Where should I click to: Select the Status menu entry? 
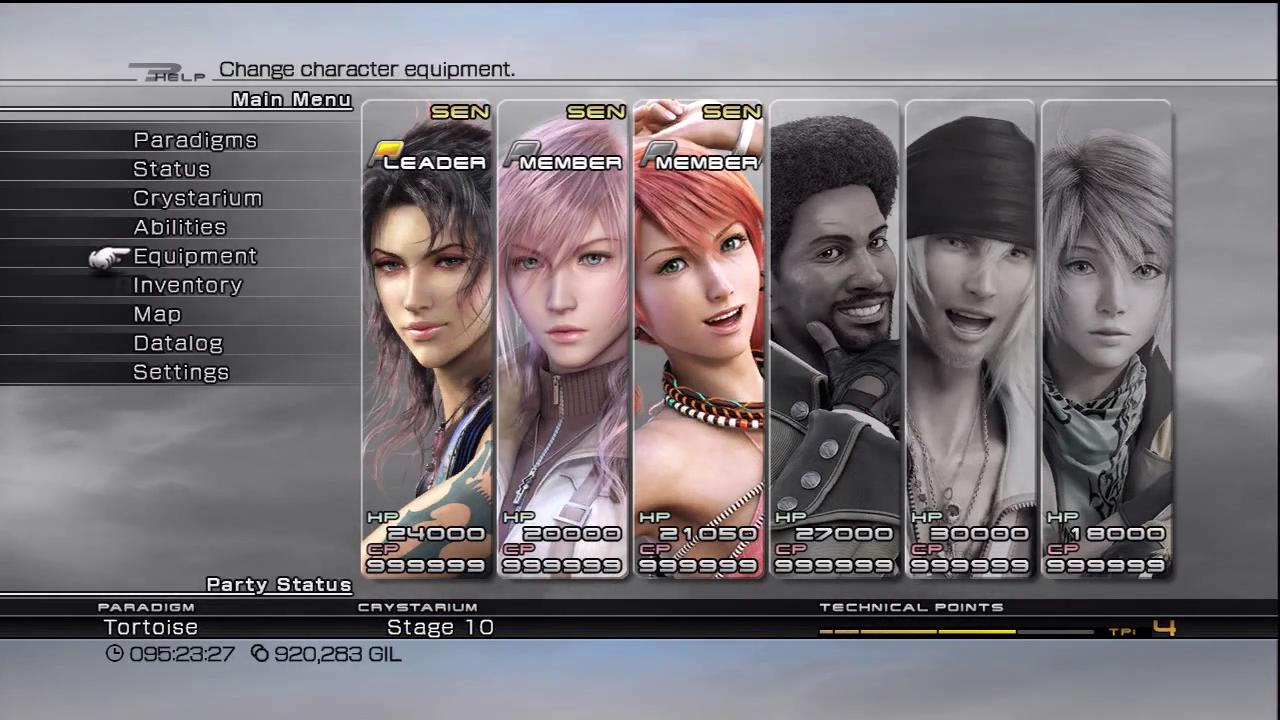pyautogui.click(x=172, y=169)
